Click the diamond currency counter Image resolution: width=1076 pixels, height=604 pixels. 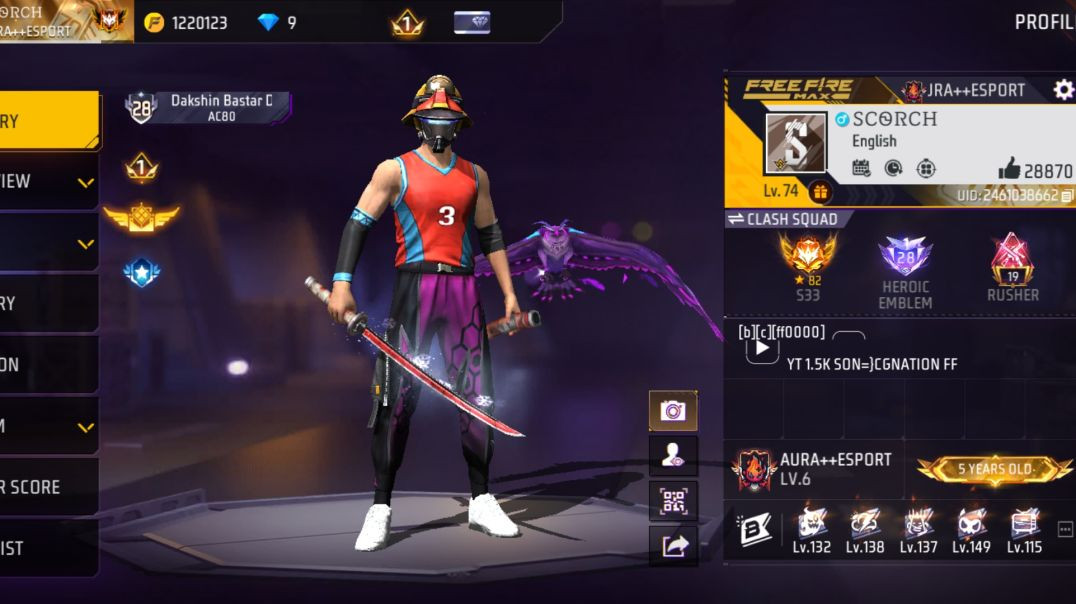277,22
